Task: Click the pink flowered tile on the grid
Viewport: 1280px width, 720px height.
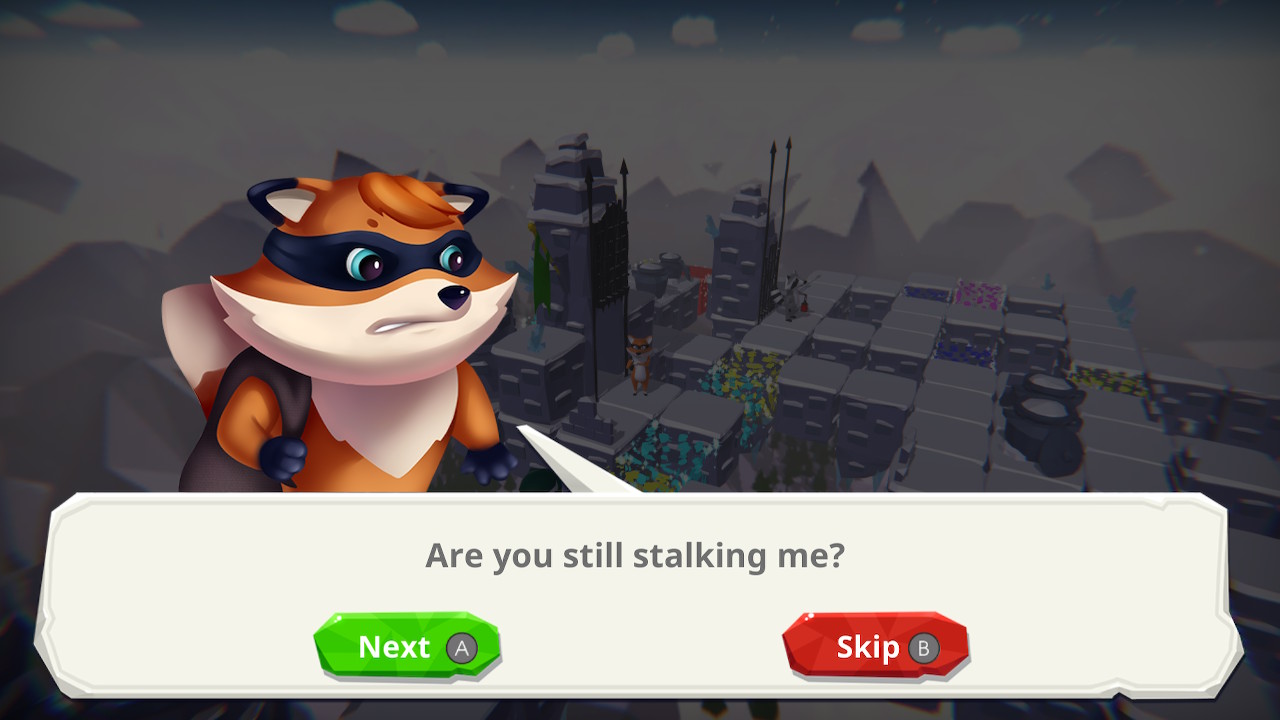Action: [978, 295]
